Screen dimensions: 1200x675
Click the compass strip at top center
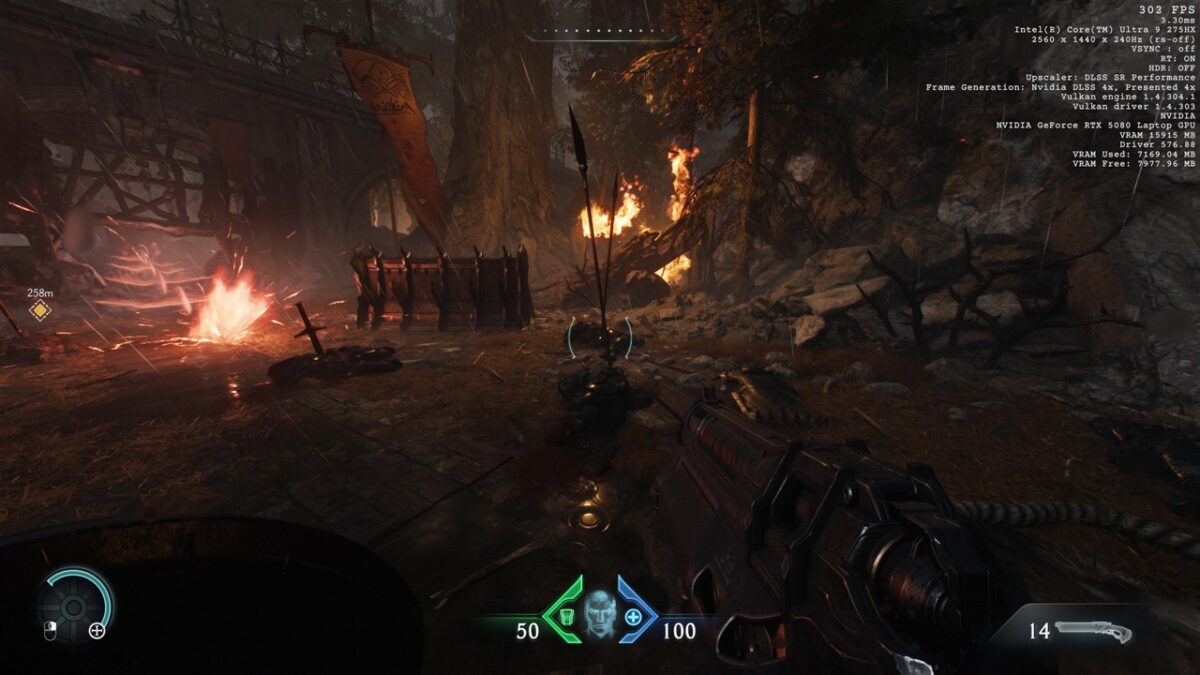599,32
